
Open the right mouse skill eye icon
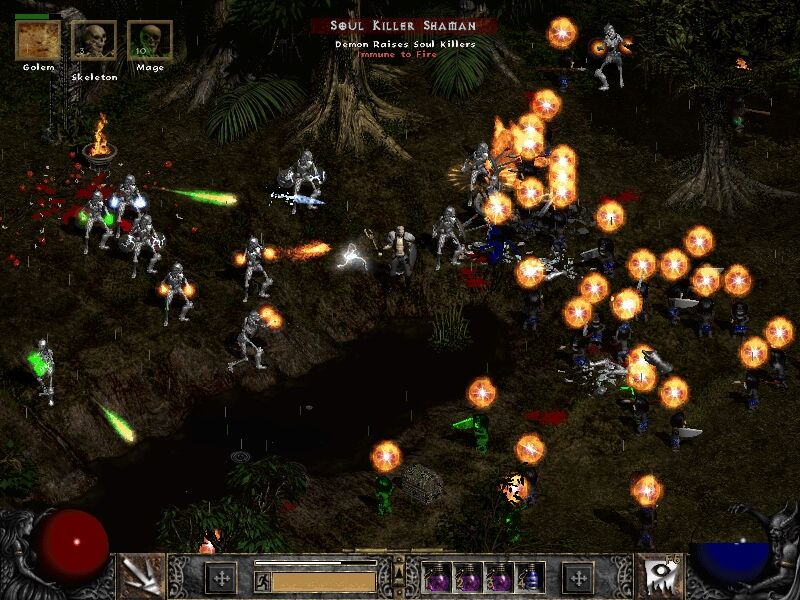659,576
